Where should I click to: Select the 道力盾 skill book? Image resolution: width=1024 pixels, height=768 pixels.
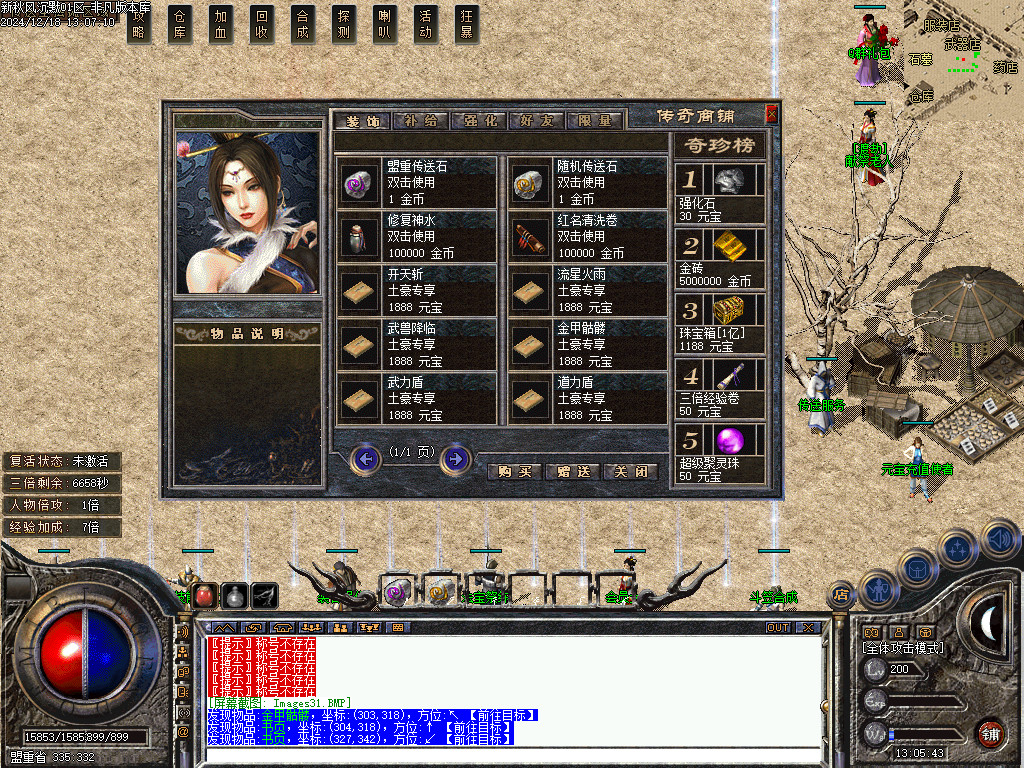(x=586, y=399)
